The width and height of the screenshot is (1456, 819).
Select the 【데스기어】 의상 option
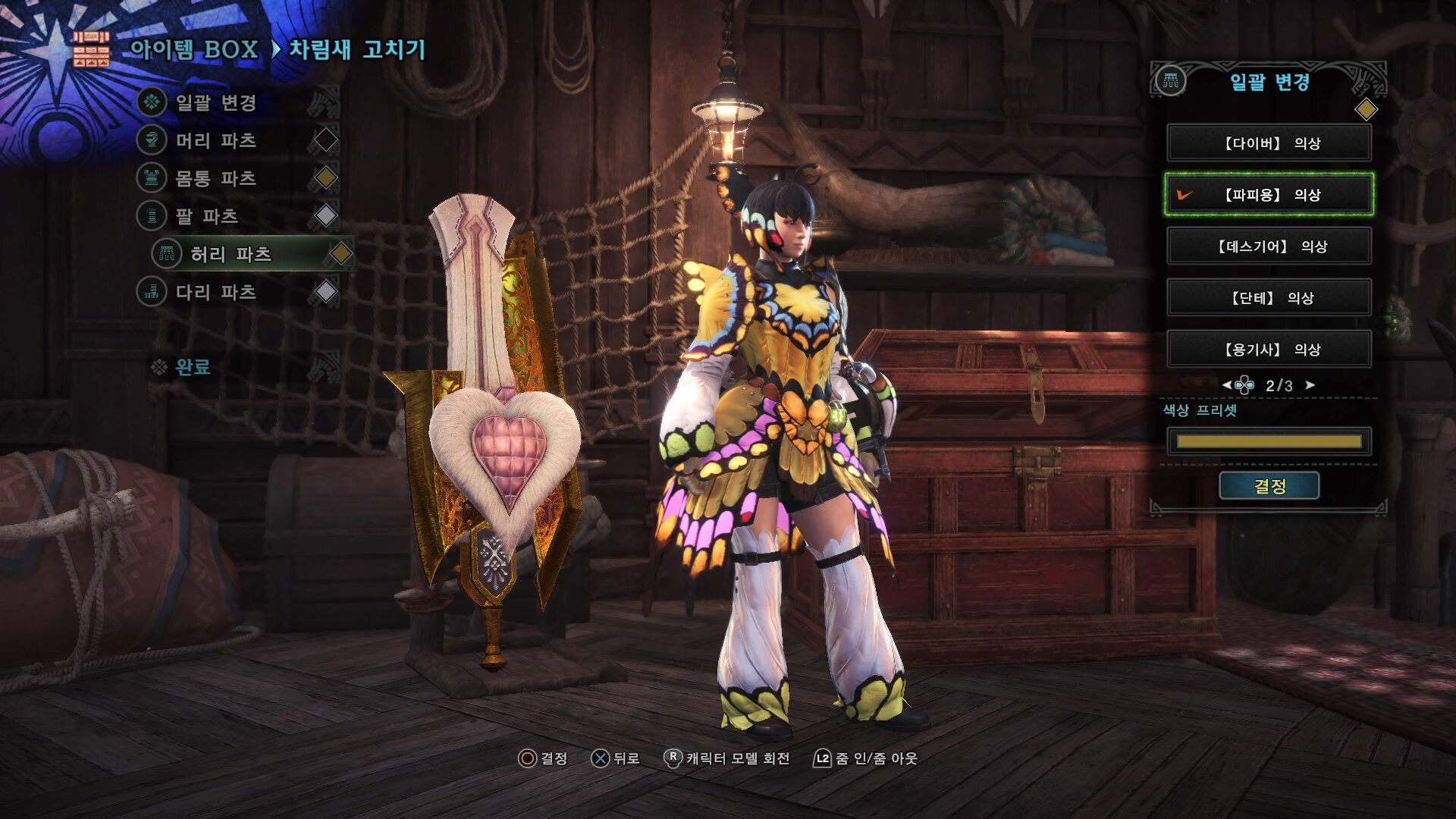pos(1269,246)
